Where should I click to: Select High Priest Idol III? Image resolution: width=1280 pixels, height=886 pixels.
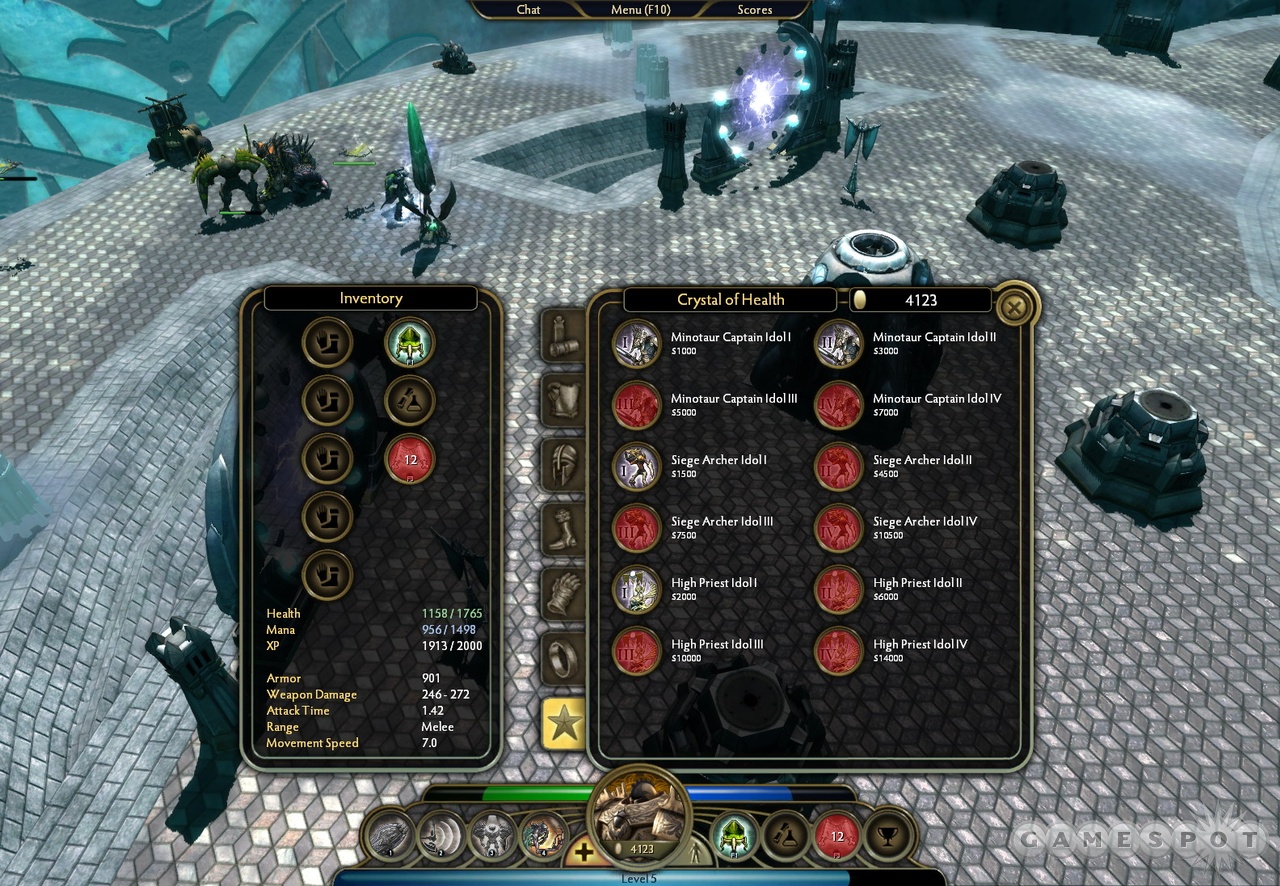[636, 651]
